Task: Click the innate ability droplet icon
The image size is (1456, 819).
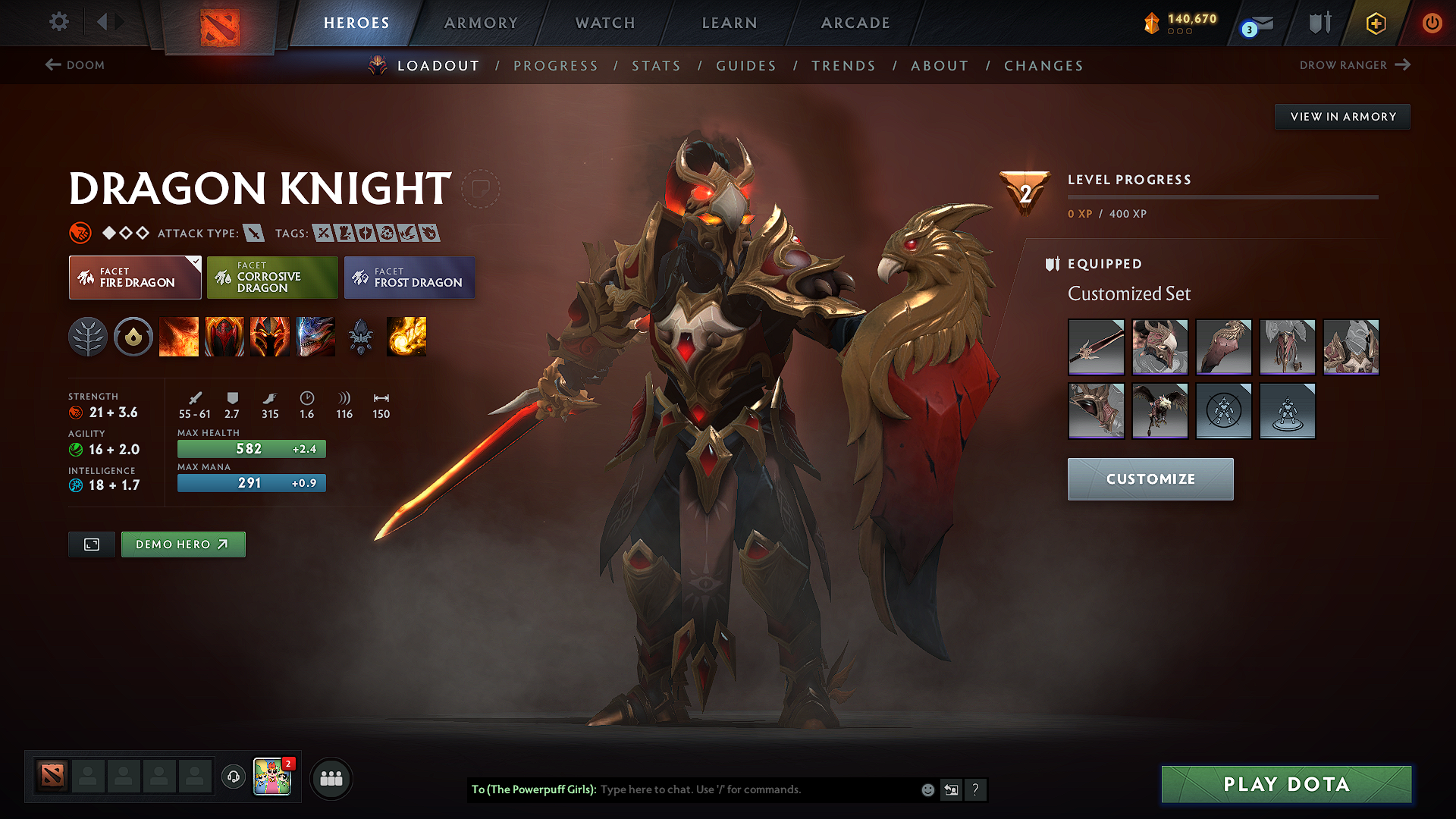Action: pyautogui.click(x=133, y=337)
